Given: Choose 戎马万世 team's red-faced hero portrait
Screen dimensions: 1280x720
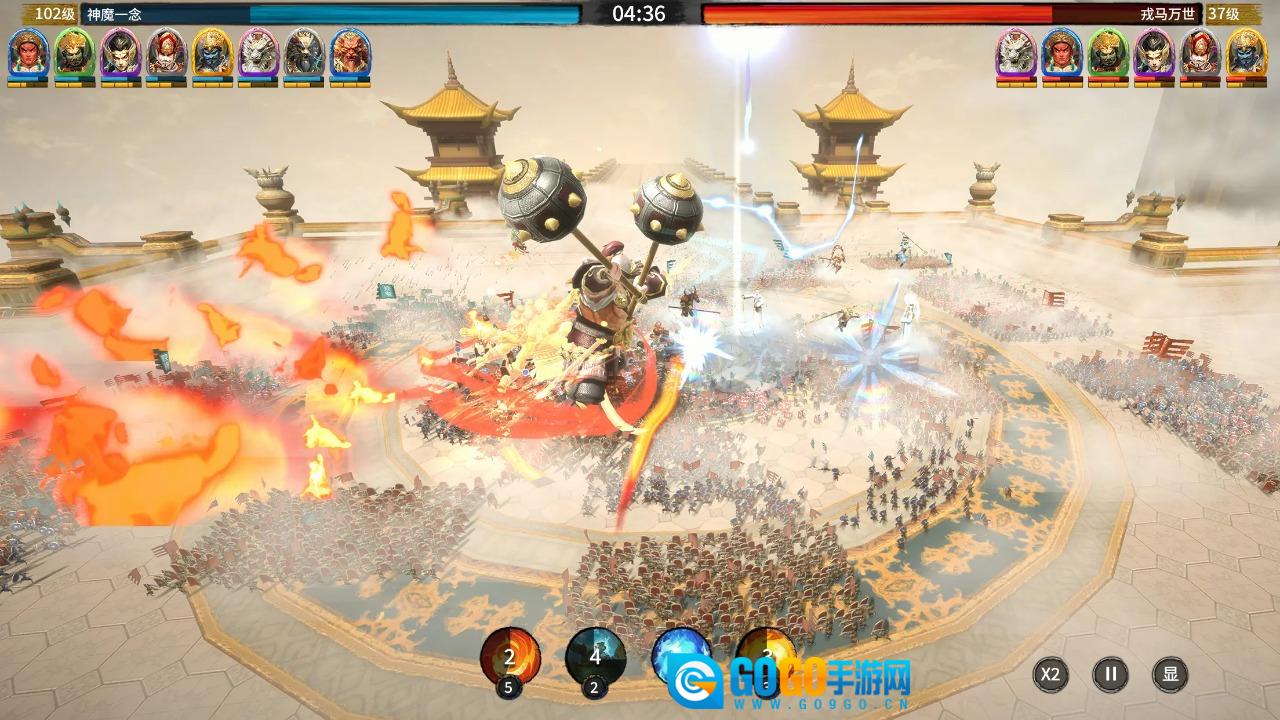Looking at the screenshot, I should point(1062,53).
